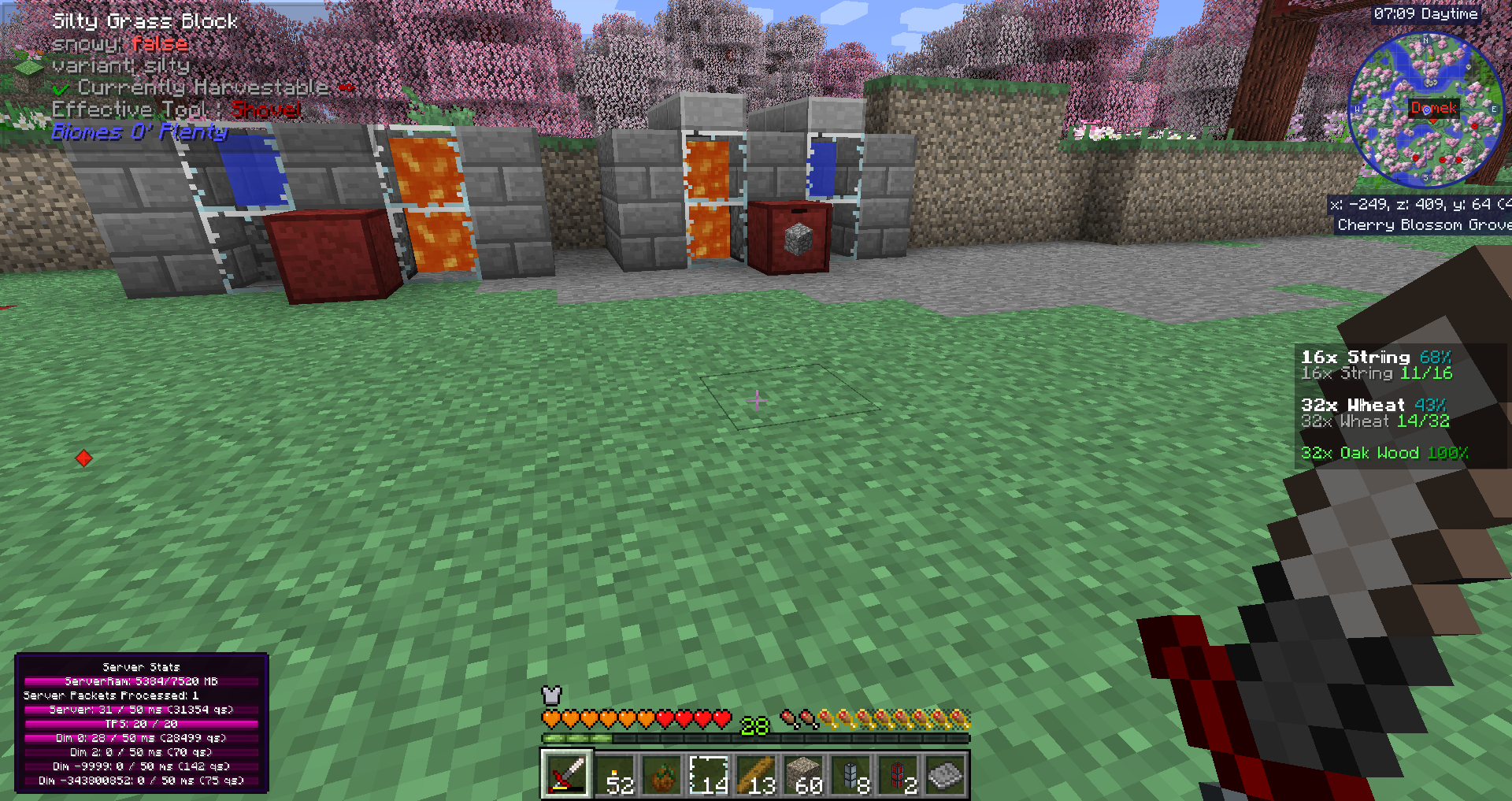Click the circular minimap
The height and width of the screenshot is (801, 1512).
(1425, 110)
